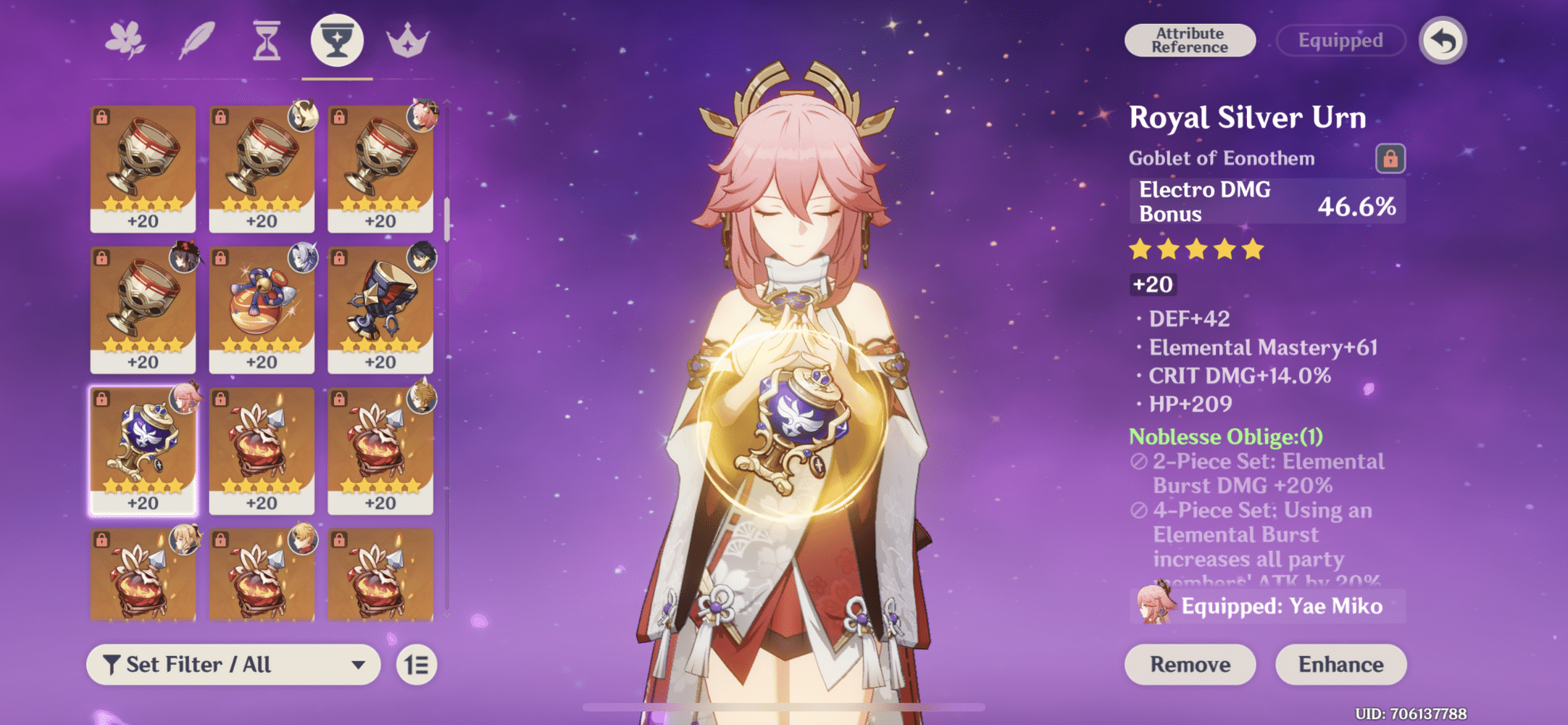Unlock the padlock on the first goblet thumbnail

click(x=101, y=116)
